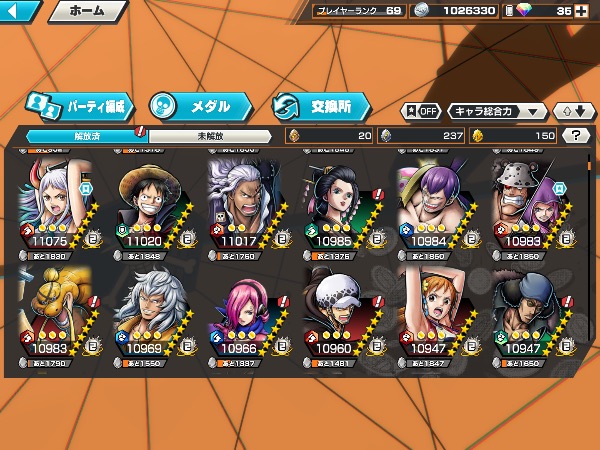Open the question mark help button
Screen dimensions: 600x450
click(x=576, y=136)
